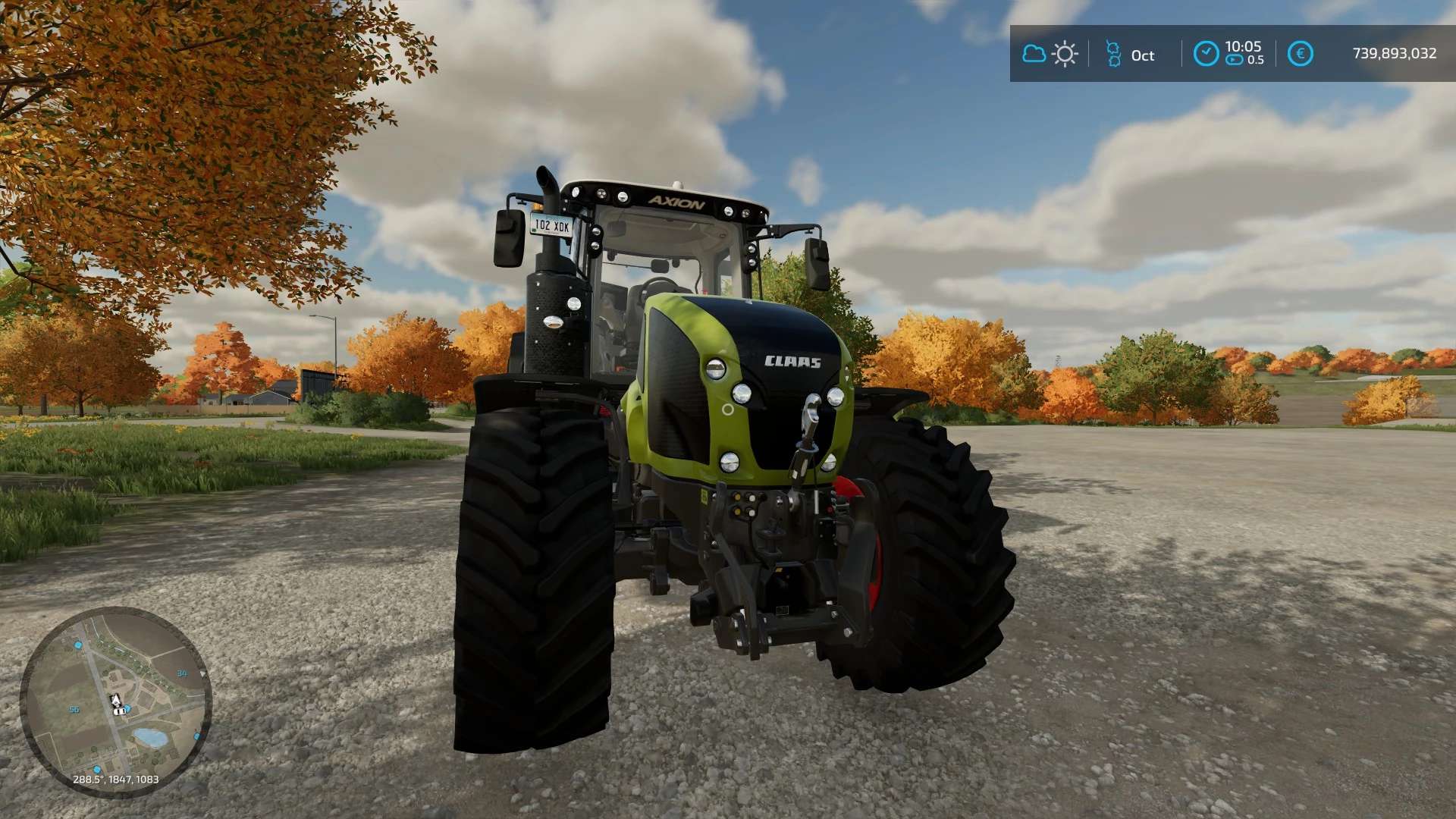Viewport: 1456px width, 819px height.
Task: Open the circular minimap
Action: tap(115, 701)
